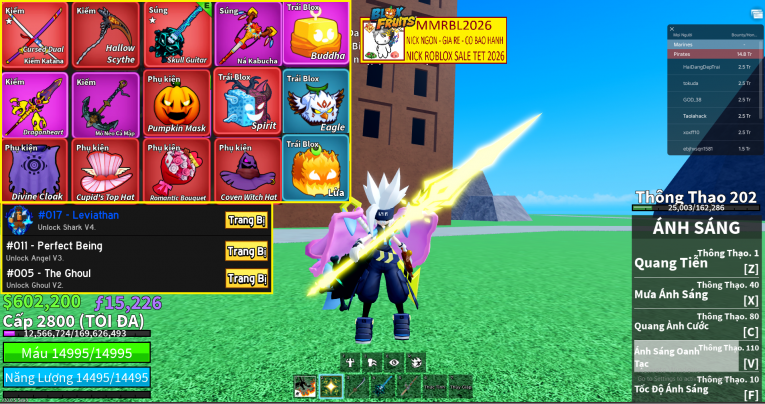
Task: Select the Cupid's Top Hat accessory
Action: [x=105, y=170]
